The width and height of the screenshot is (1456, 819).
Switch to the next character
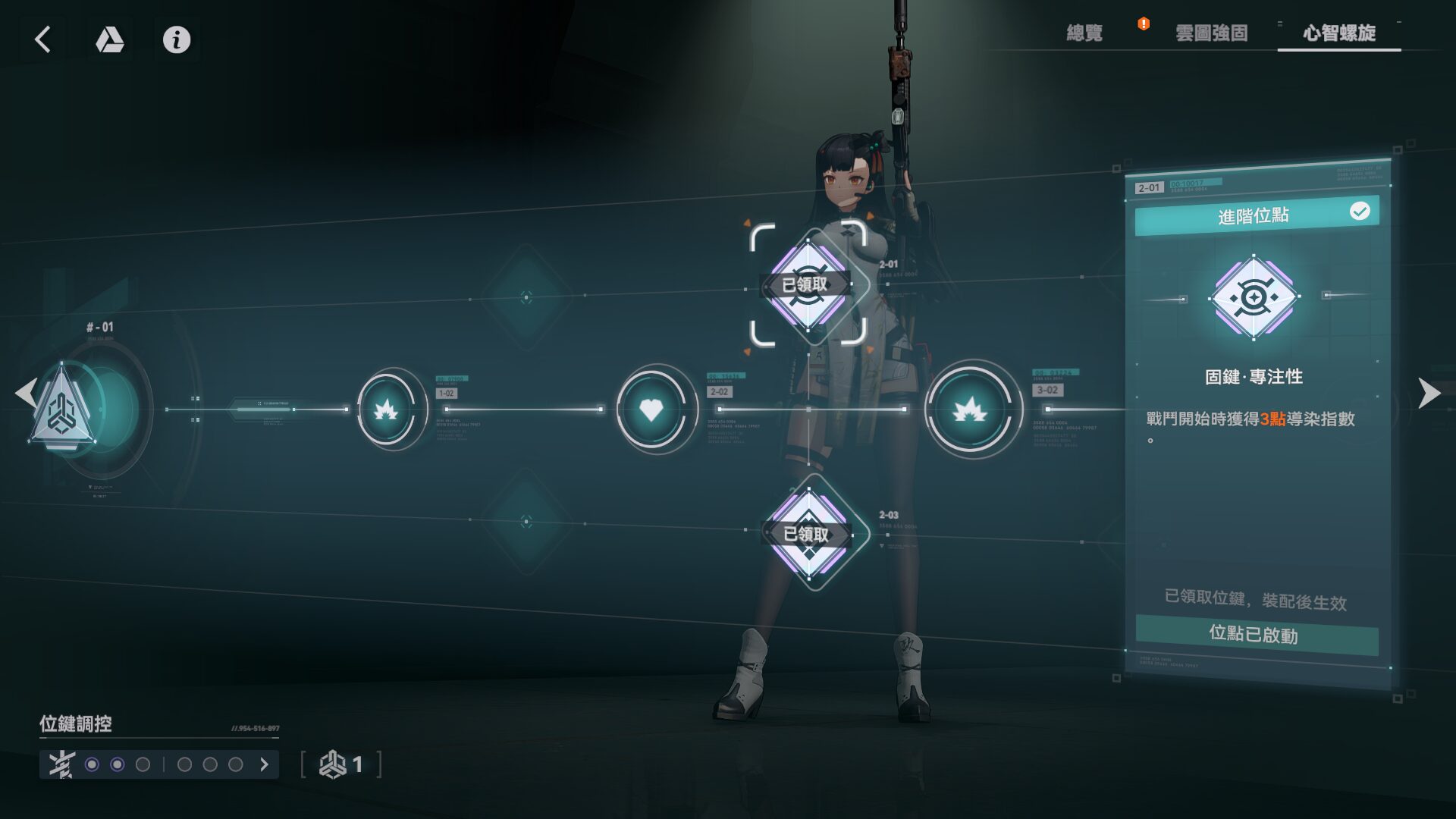[x=1429, y=393]
